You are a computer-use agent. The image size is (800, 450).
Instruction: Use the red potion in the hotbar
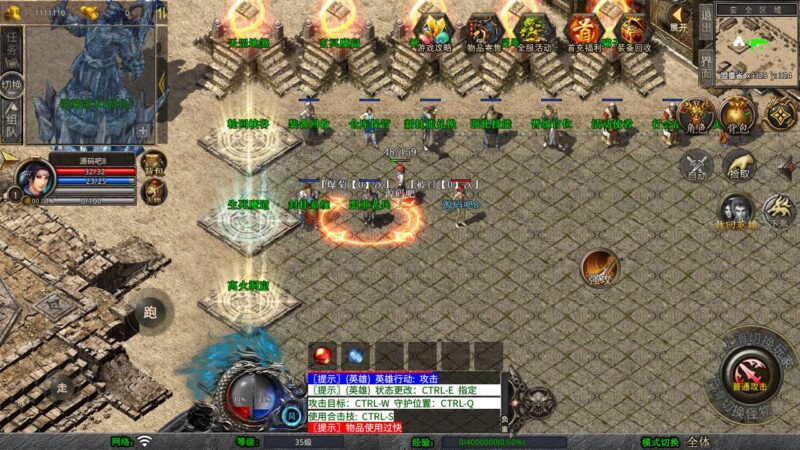(x=322, y=355)
